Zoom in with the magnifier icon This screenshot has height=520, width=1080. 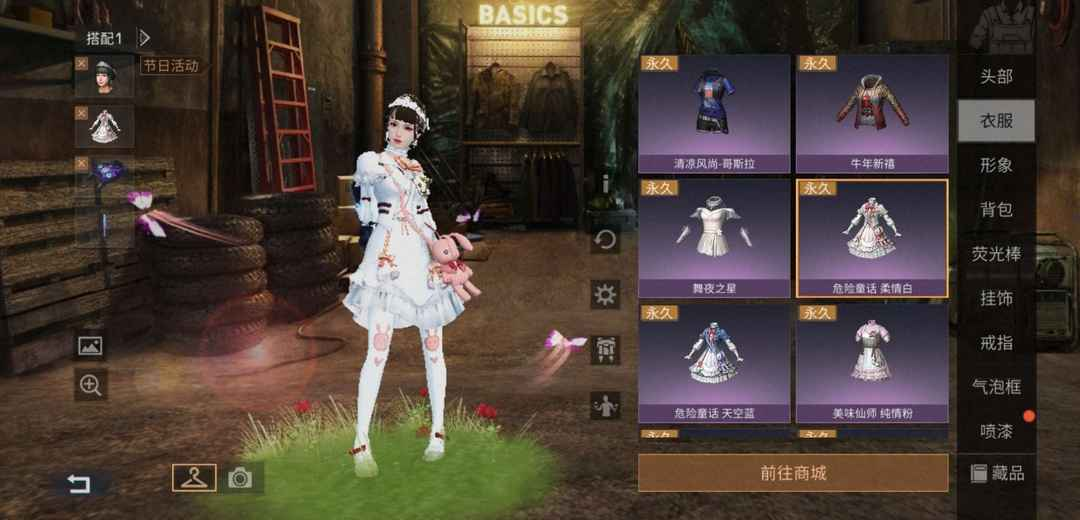click(91, 385)
